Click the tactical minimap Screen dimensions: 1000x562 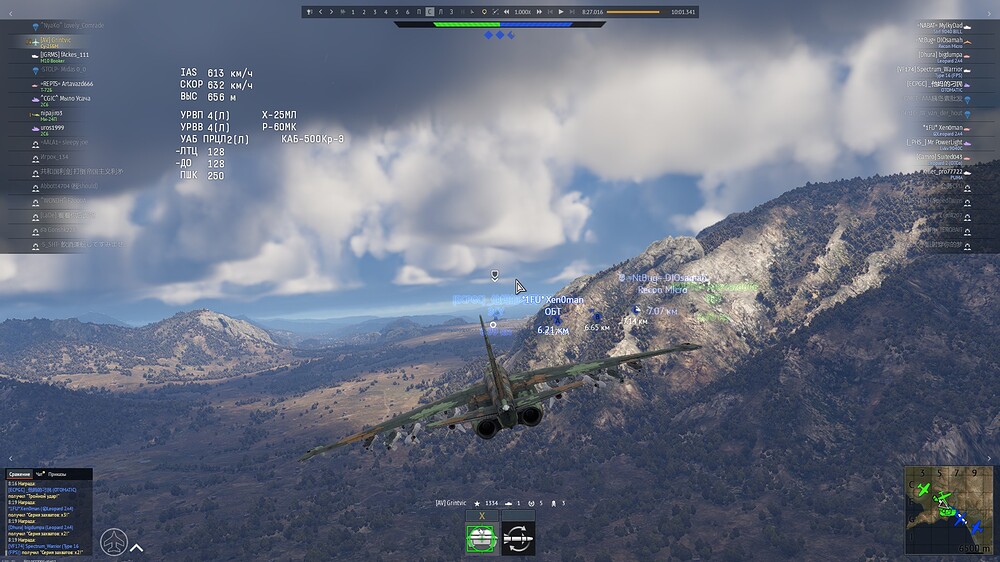click(949, 509)
